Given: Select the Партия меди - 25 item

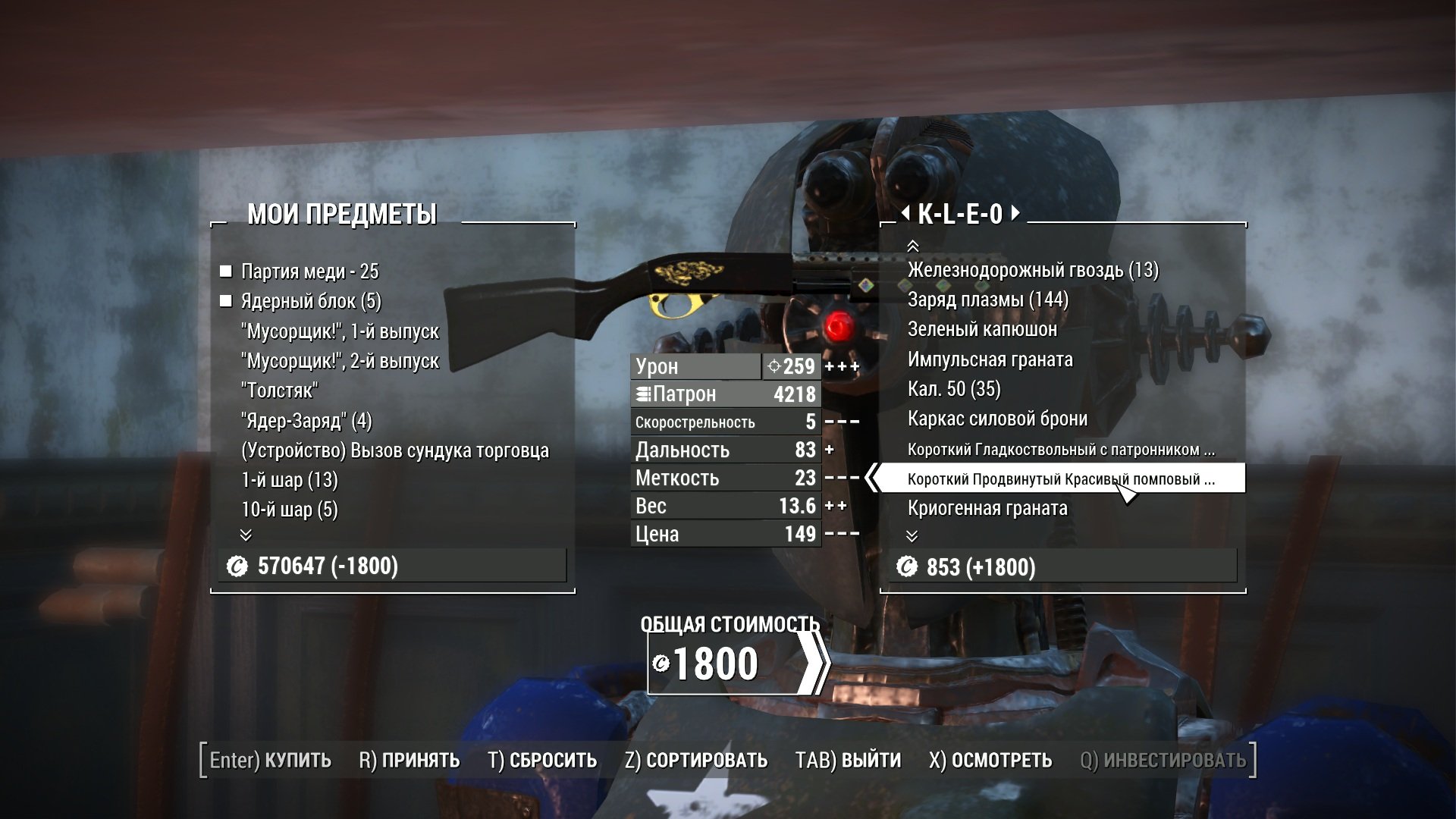Looking at the screenshot, I should point(309,271).
